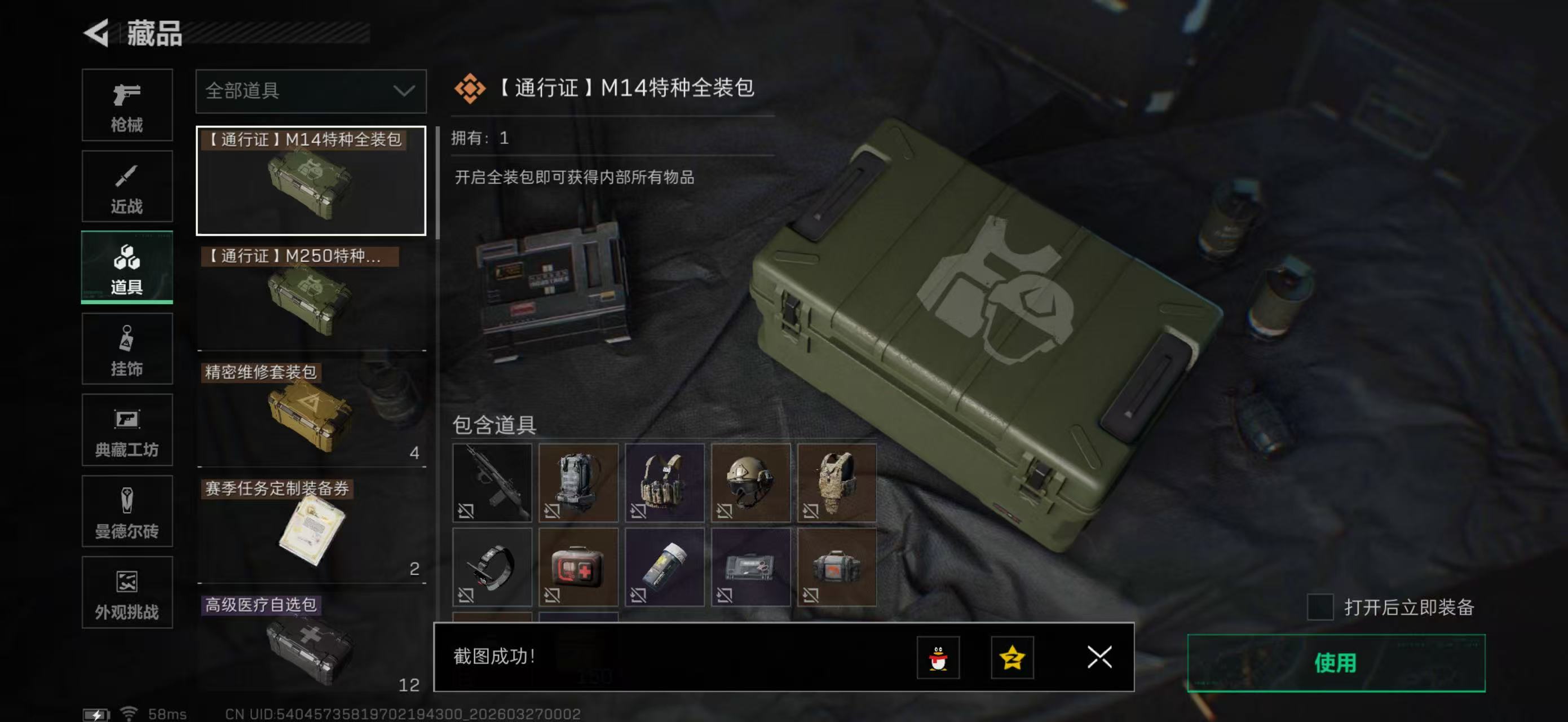Click the medkit icon among included items
This screenshot has width=1568, height=722.
[578, 566]
